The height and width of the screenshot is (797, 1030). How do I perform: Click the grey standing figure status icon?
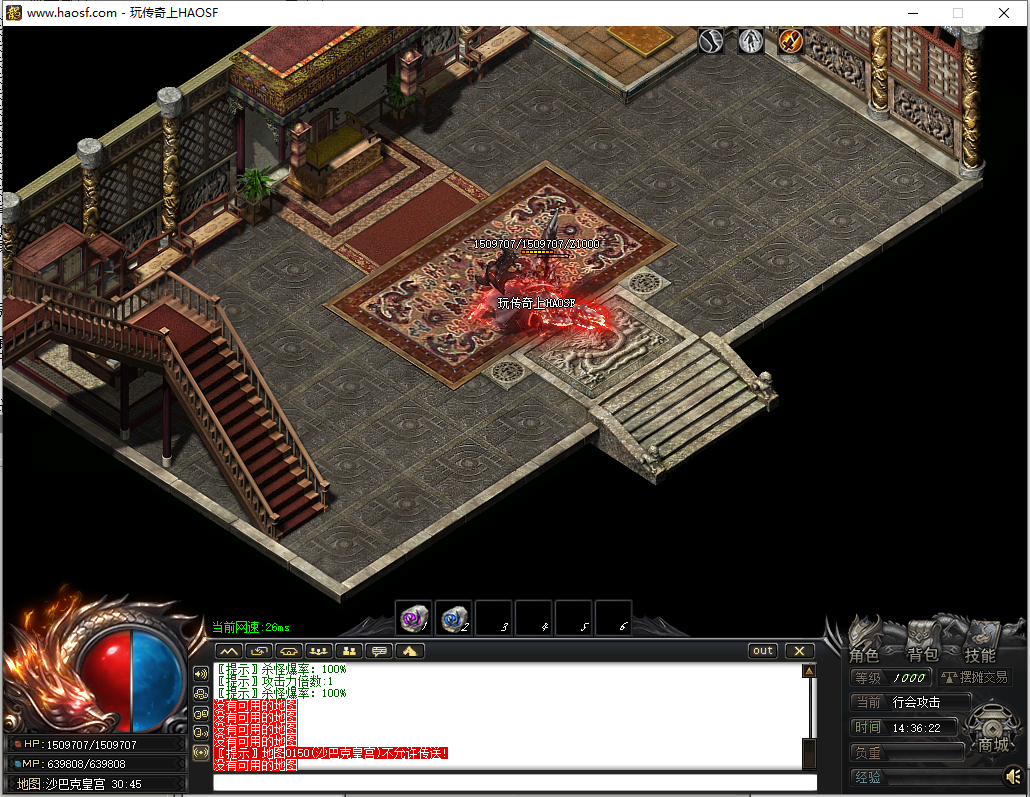[751, 41]
